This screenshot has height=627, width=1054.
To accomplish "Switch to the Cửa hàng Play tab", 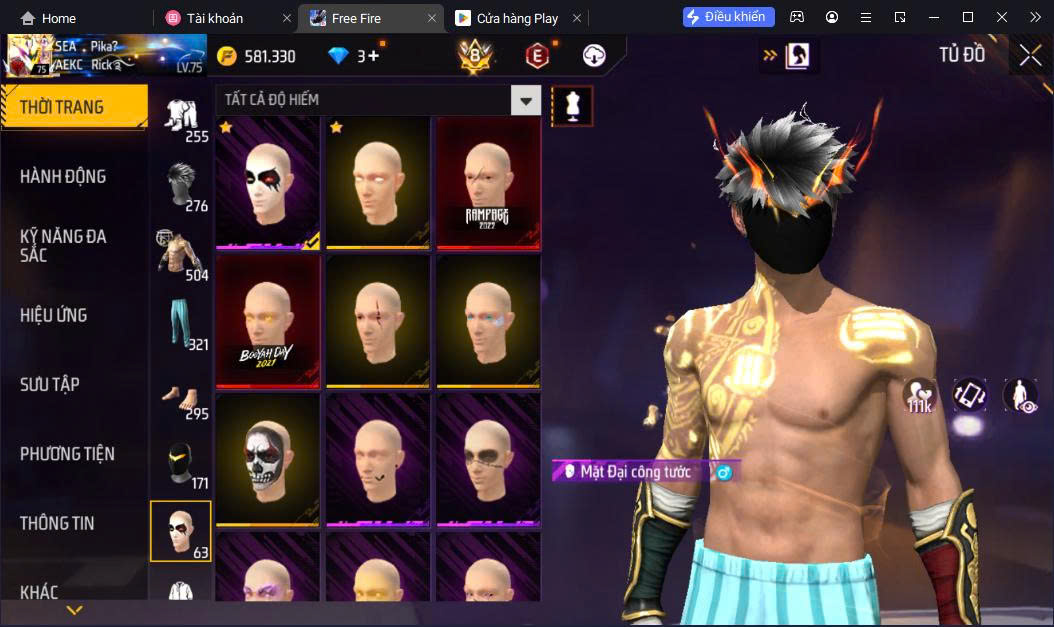I will tap(517, 18).
